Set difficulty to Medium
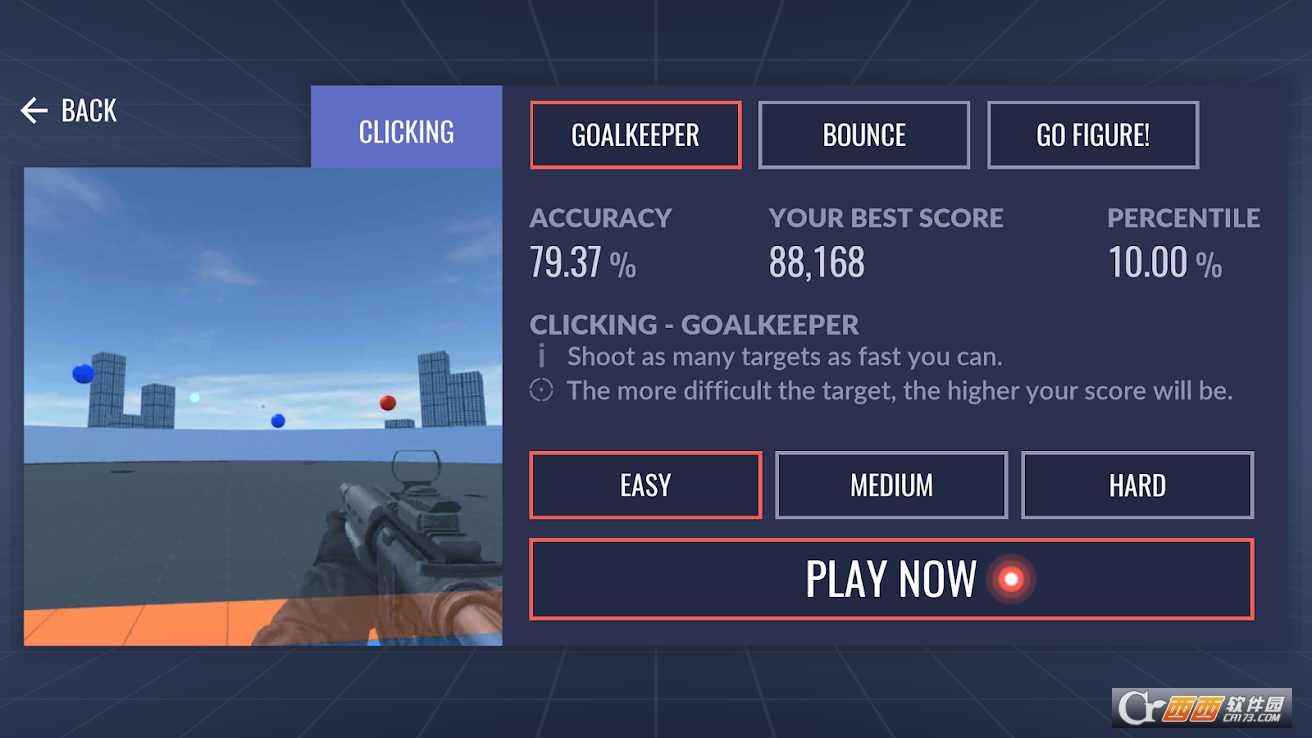 [x=891, y=485]
